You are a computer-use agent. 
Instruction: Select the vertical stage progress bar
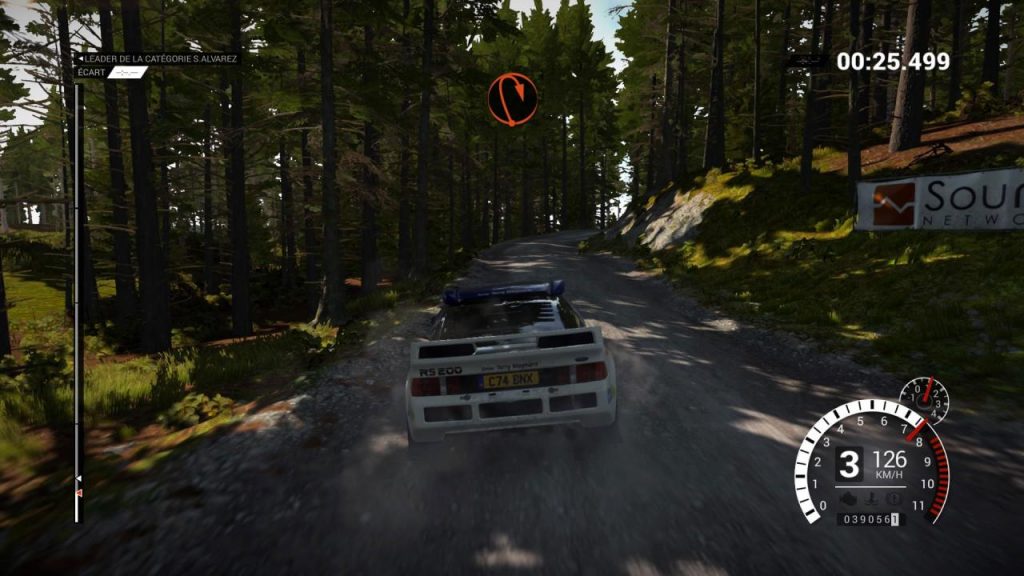[78, 300]
